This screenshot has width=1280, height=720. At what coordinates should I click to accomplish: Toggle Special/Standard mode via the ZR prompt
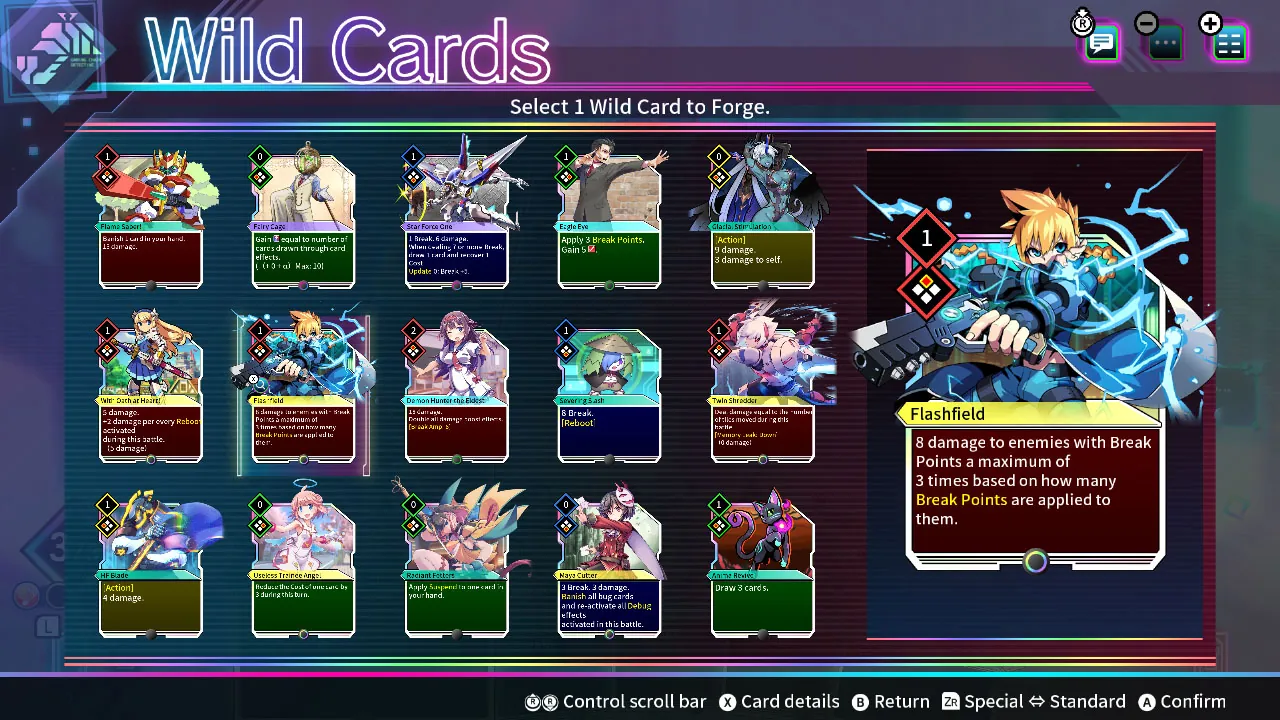coord(952,701)
